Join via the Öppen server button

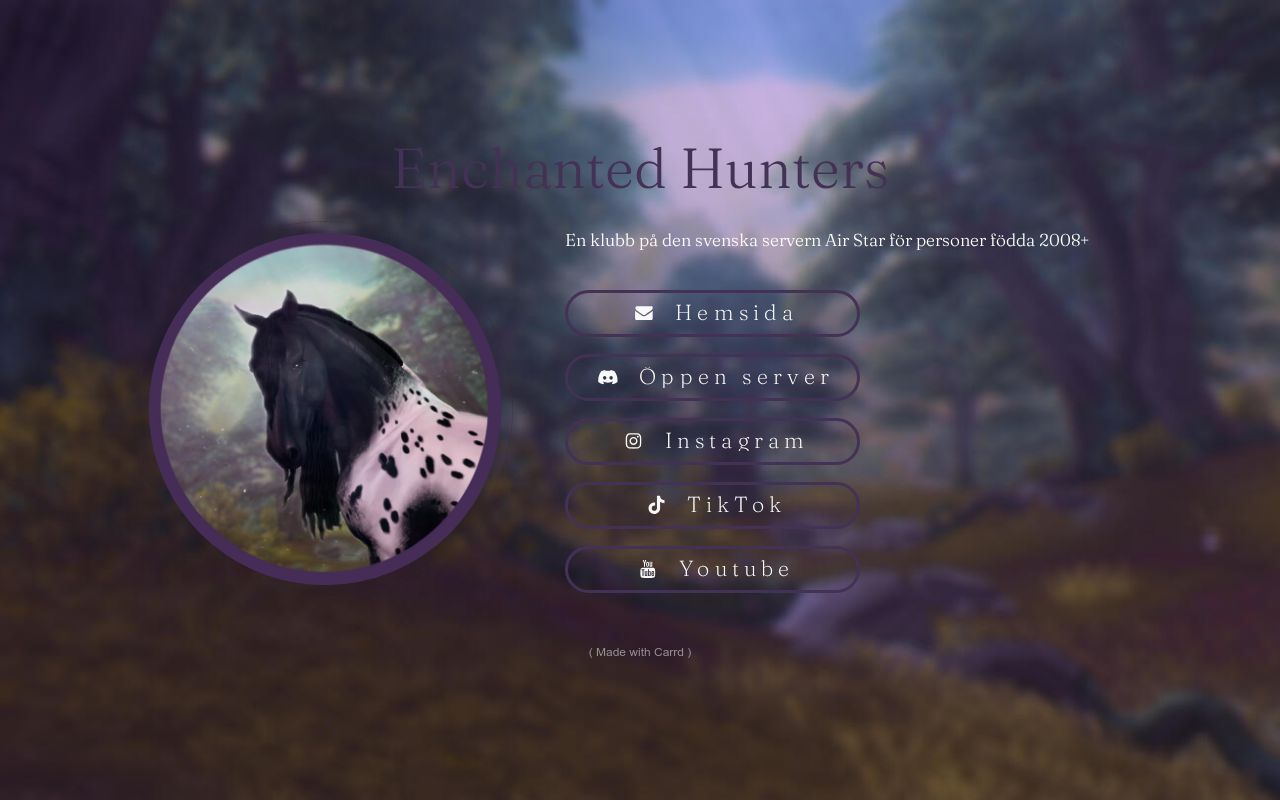(712, 377)
